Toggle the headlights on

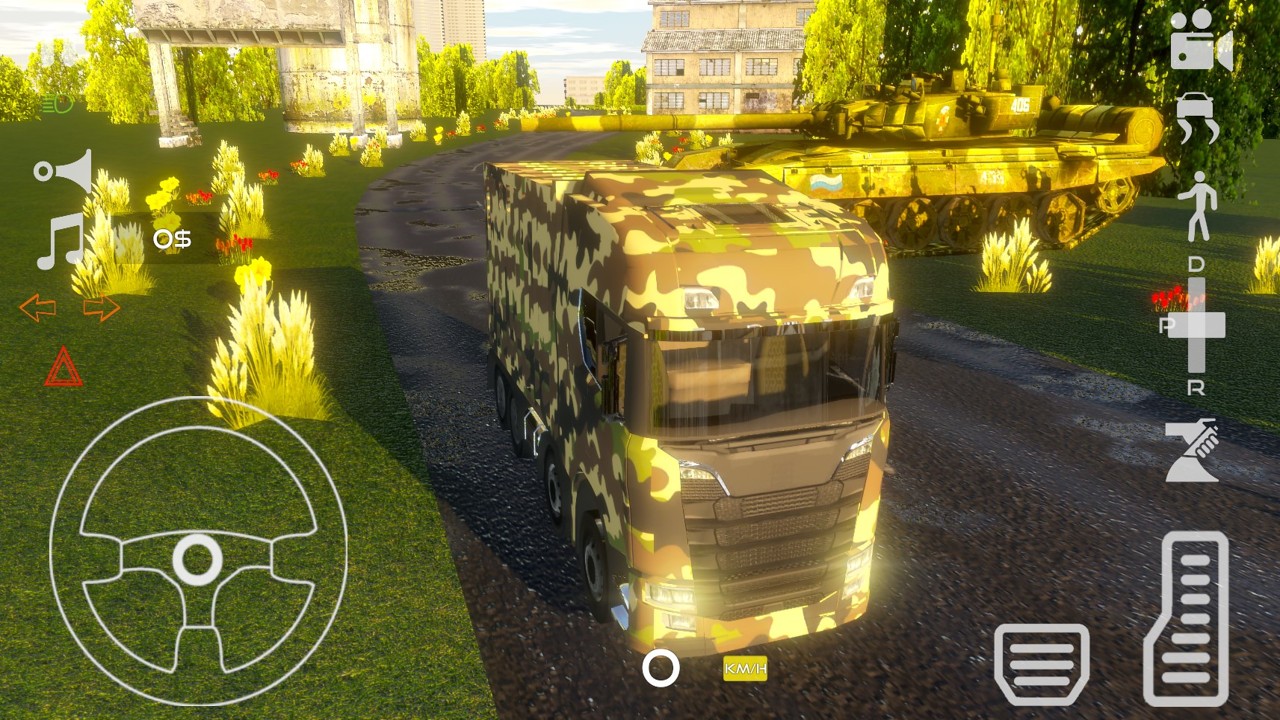click(x=57, y=103)
